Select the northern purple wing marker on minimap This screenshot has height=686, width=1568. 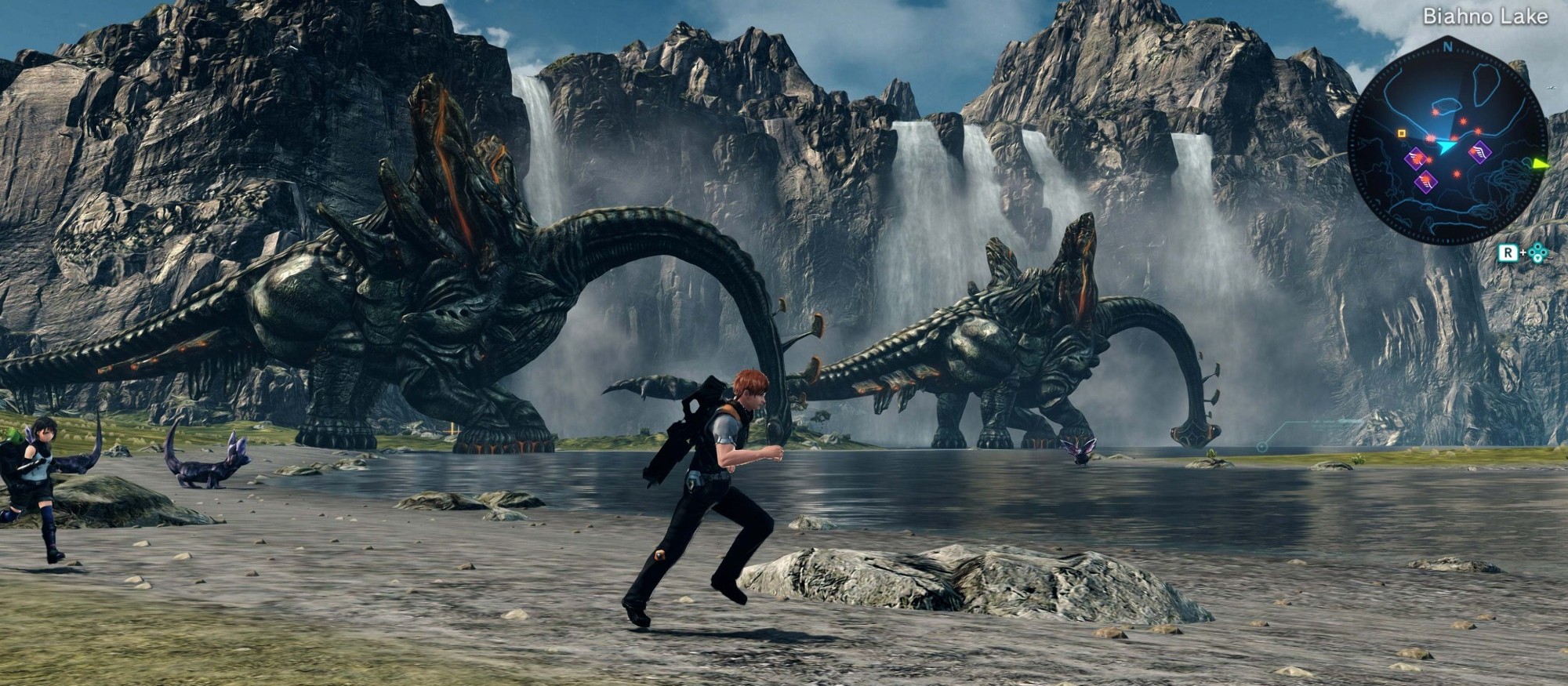click(x=1479, y=151)
